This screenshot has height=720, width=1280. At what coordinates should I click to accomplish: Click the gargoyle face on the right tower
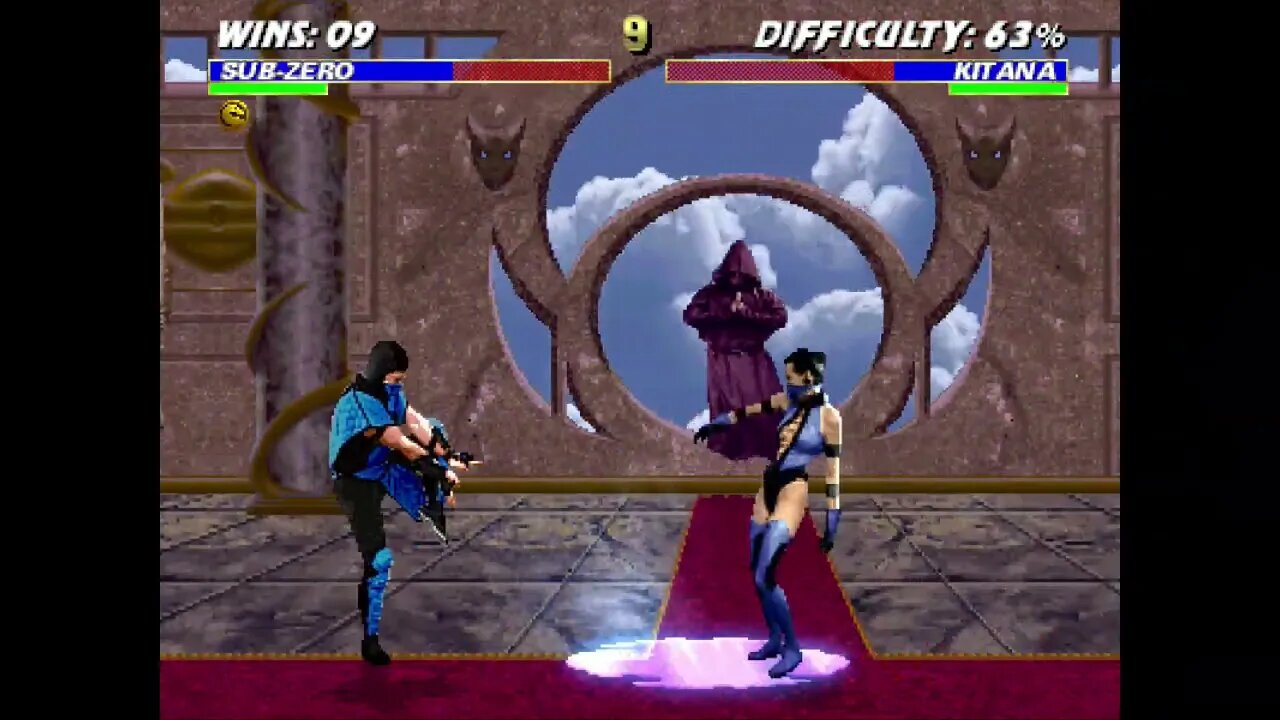click(986, 155)
